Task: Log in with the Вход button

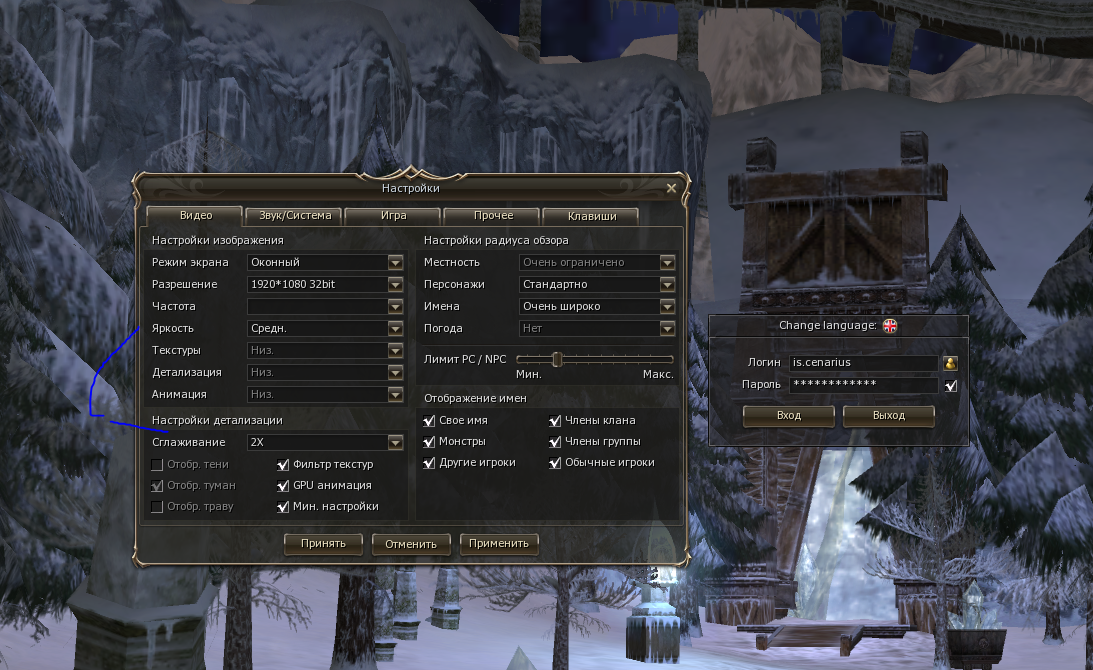Action: 789,415
